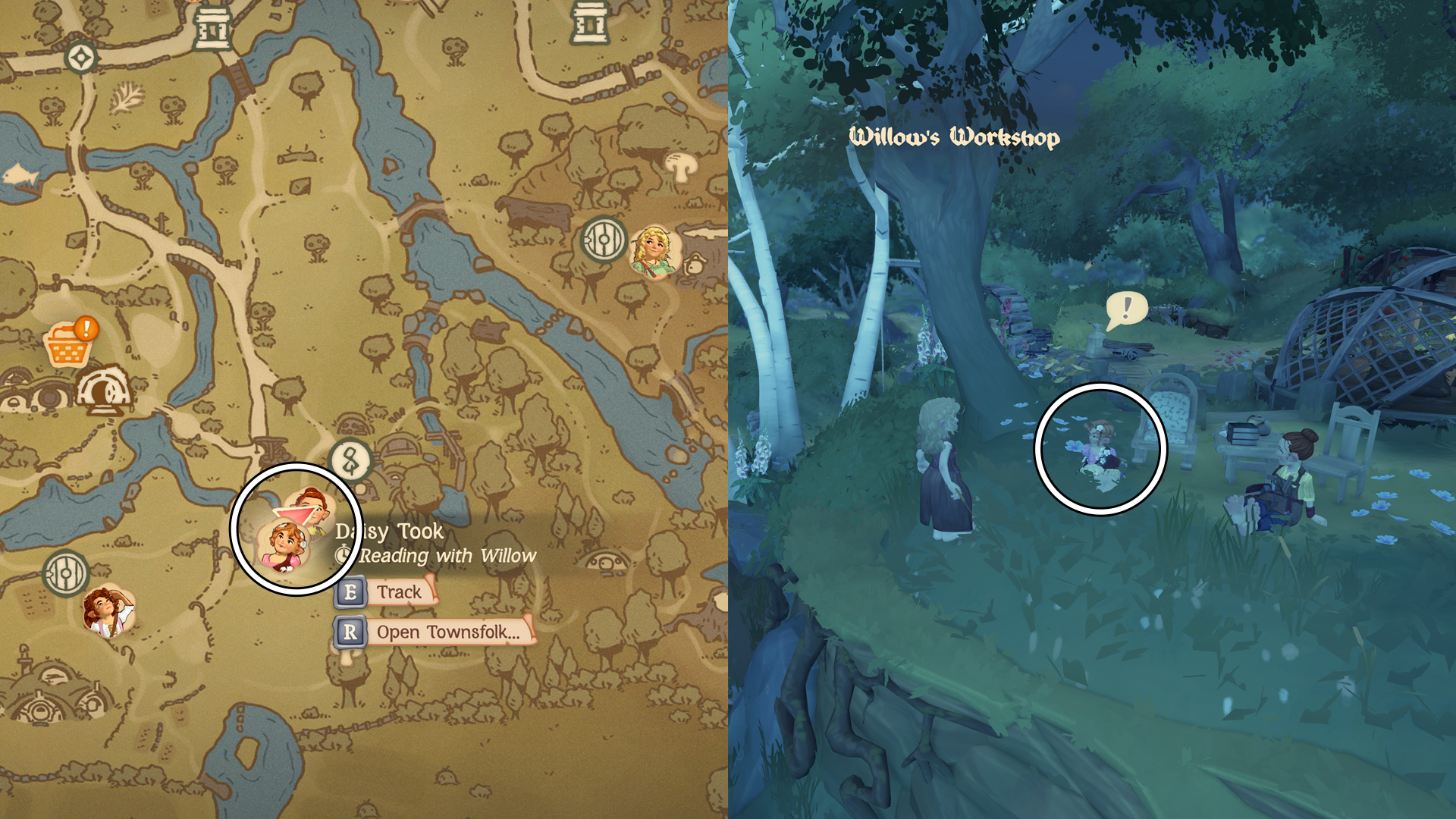Viewport: 1456px width, 819px height.
Task: Click the round door marker above red-haired hobbit
Action: [x=66, y=573]
